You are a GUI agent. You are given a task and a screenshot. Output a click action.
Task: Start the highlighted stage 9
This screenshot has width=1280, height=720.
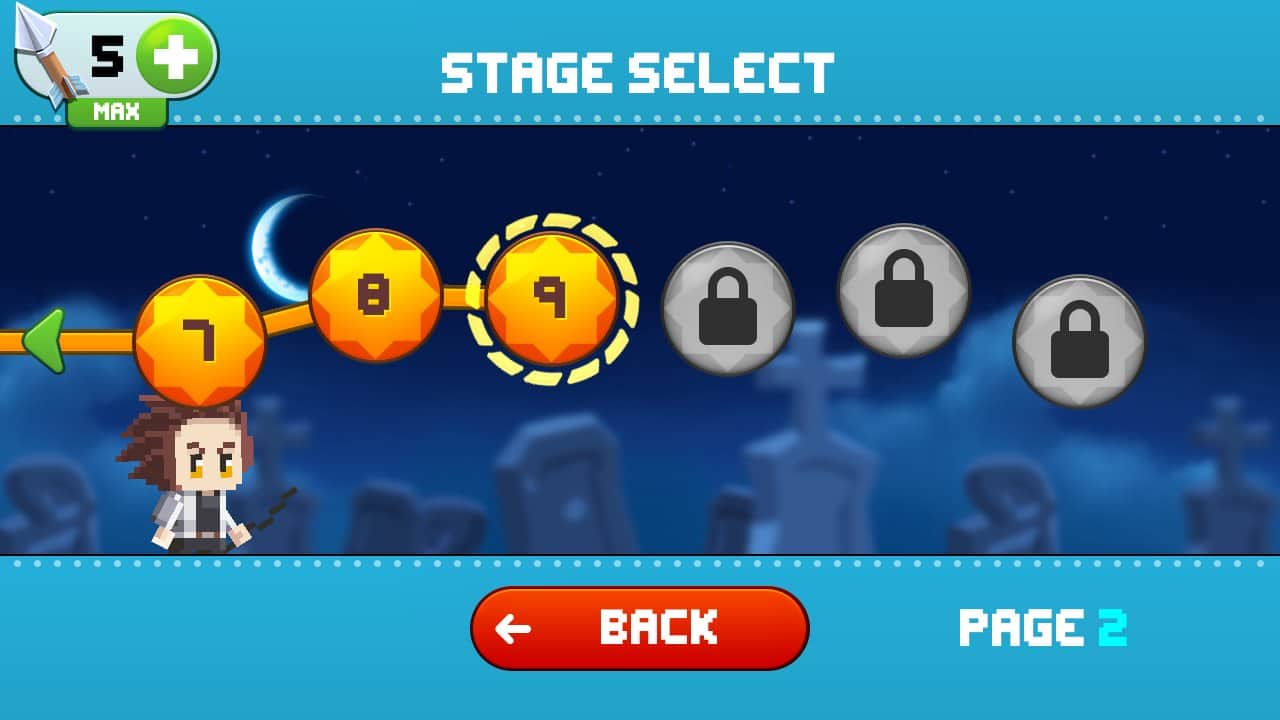(x=551, y=298)
